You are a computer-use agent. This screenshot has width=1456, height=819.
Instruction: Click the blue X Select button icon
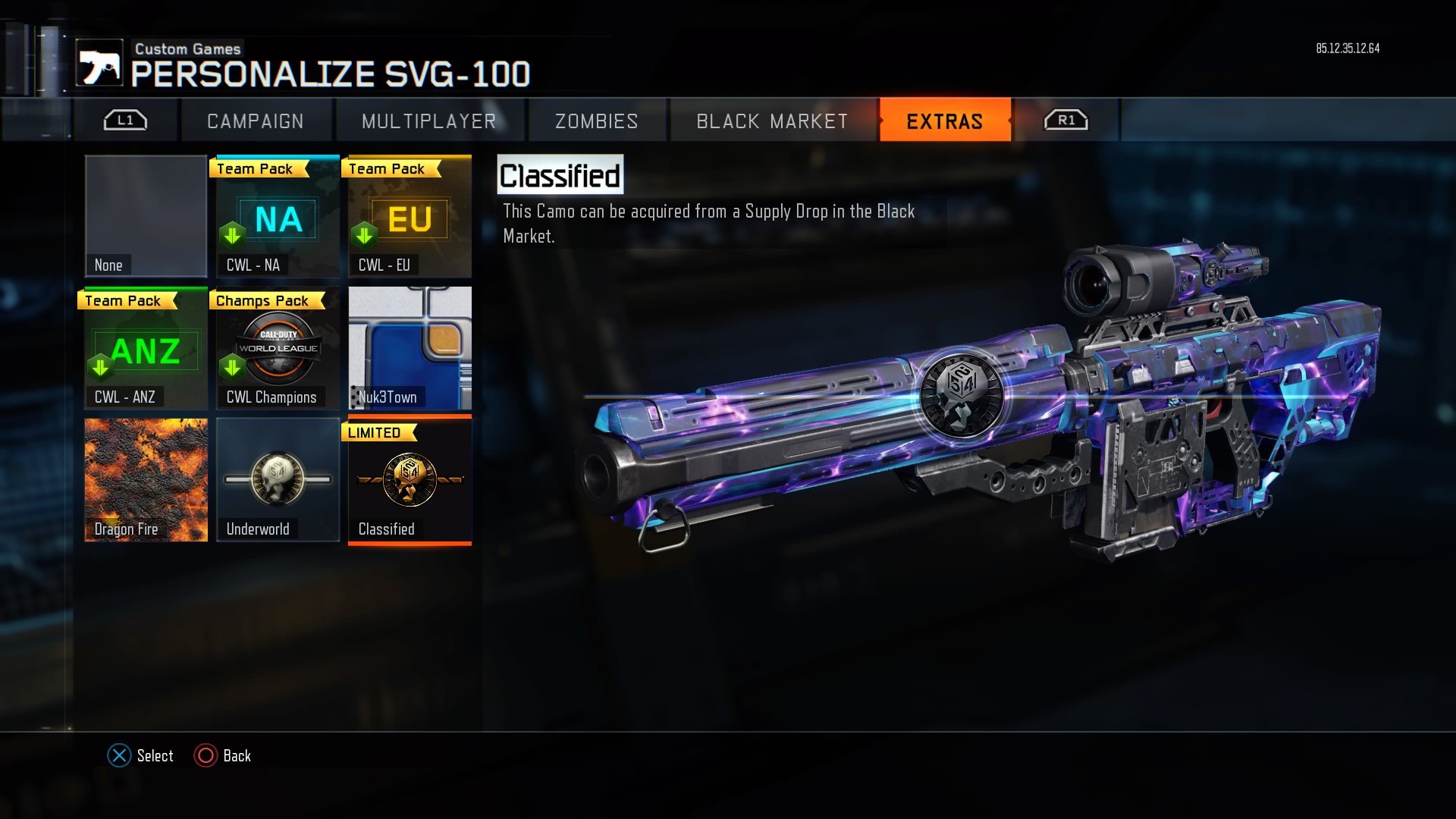tap(118, 755)
